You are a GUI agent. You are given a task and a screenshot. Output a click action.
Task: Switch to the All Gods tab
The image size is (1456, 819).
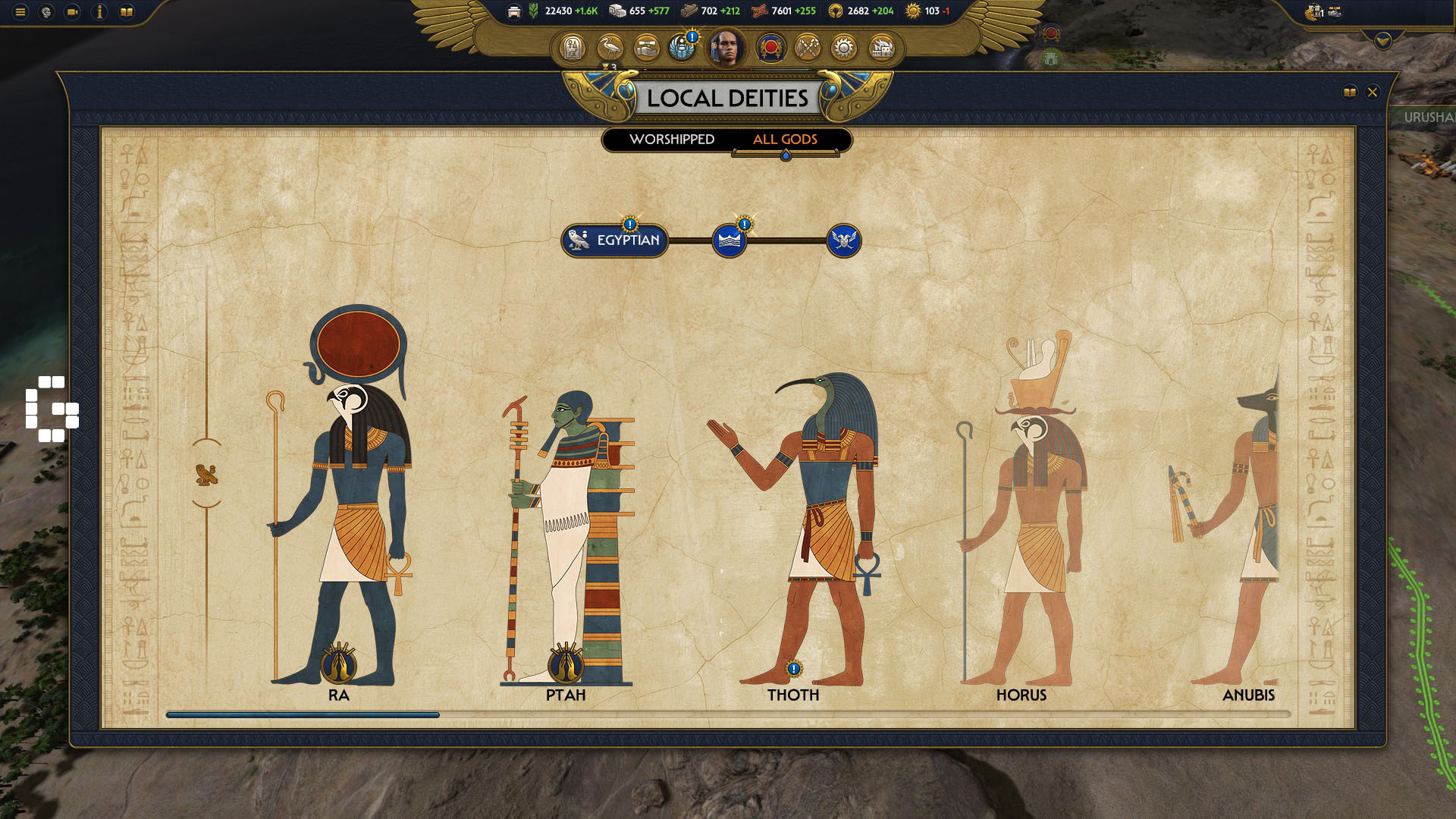click(x=784, y=140)
